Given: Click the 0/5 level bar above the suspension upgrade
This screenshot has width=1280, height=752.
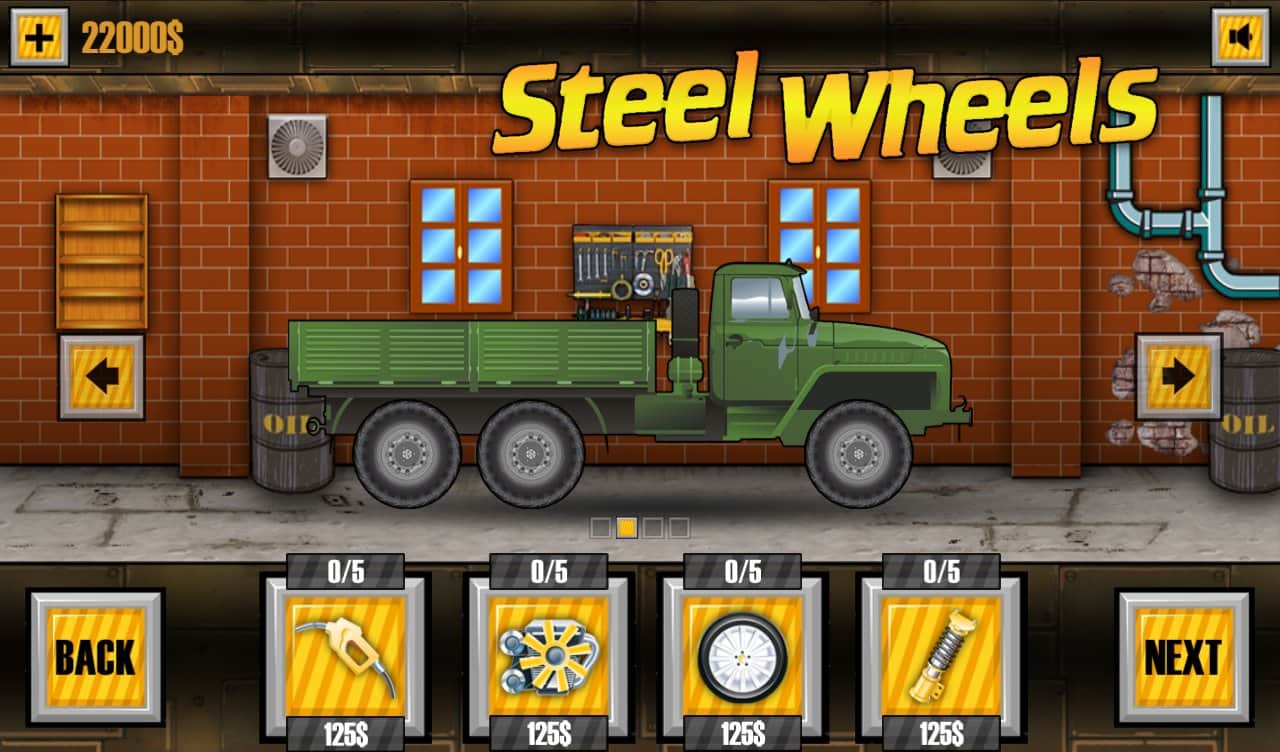Looking at the screenshot, I should 942,573.
